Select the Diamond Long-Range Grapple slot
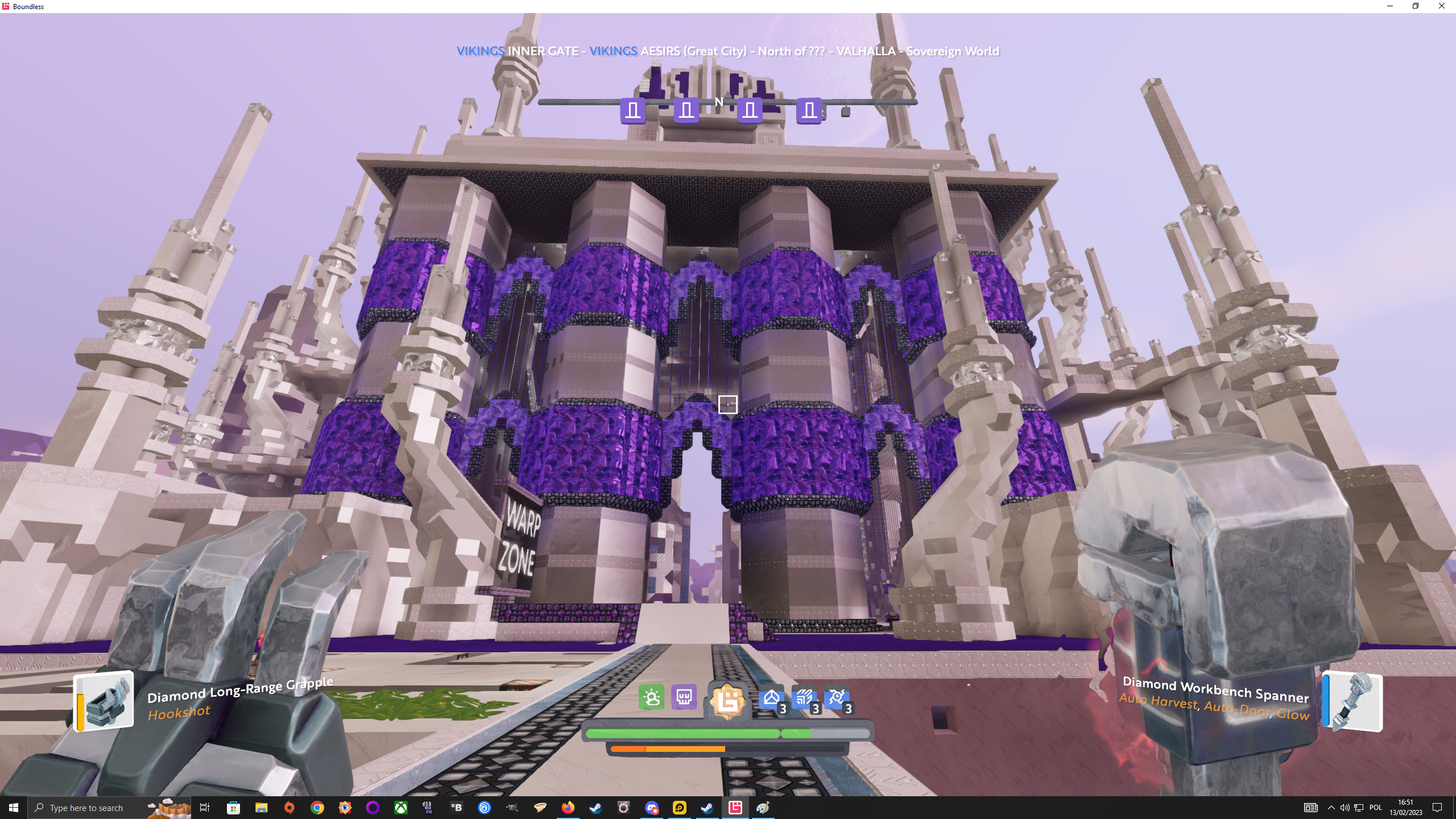Screen dimensions: 1456x819 click(x=104, y=701)
